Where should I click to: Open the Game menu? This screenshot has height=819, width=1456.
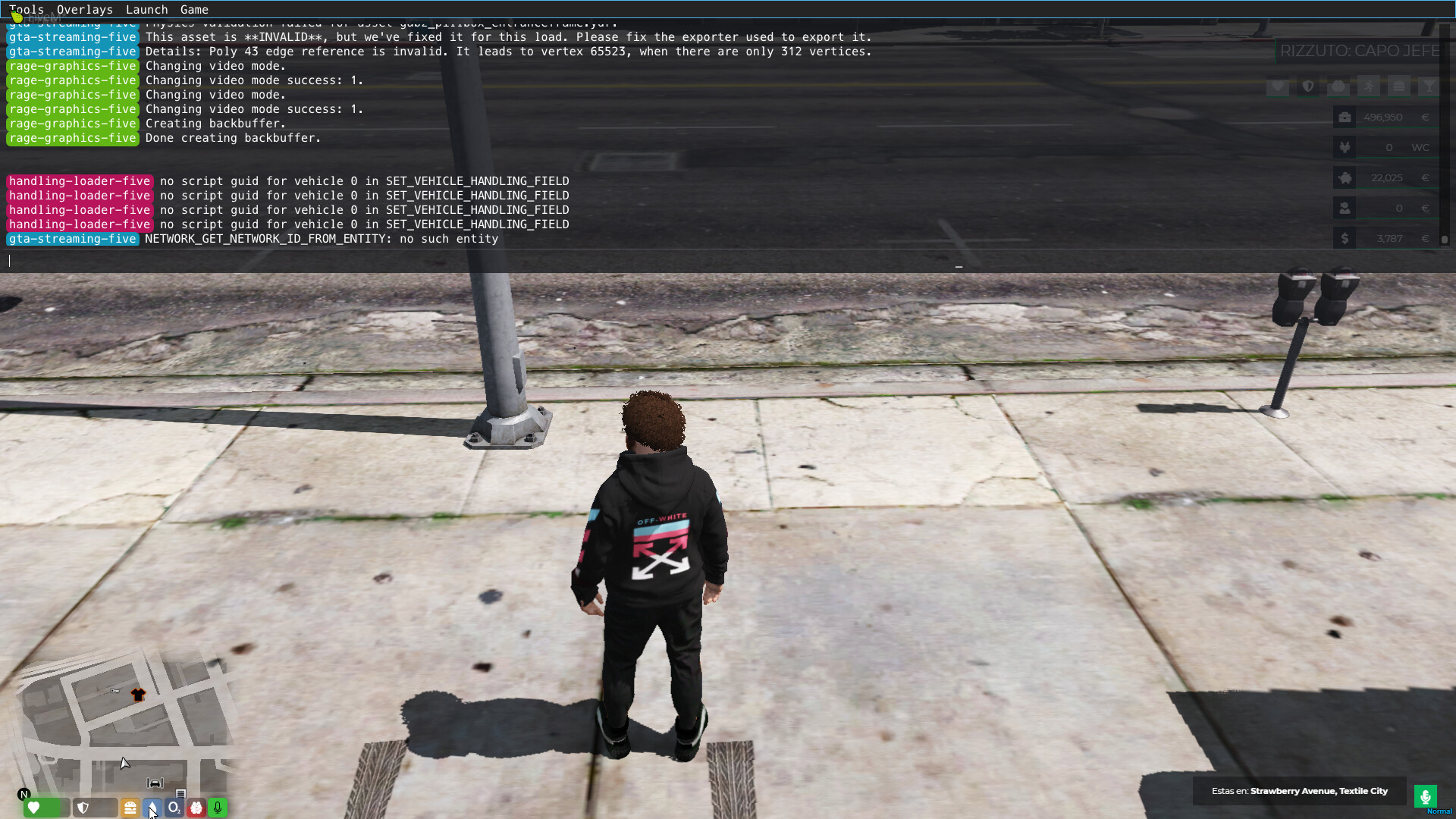click(194, 10)
